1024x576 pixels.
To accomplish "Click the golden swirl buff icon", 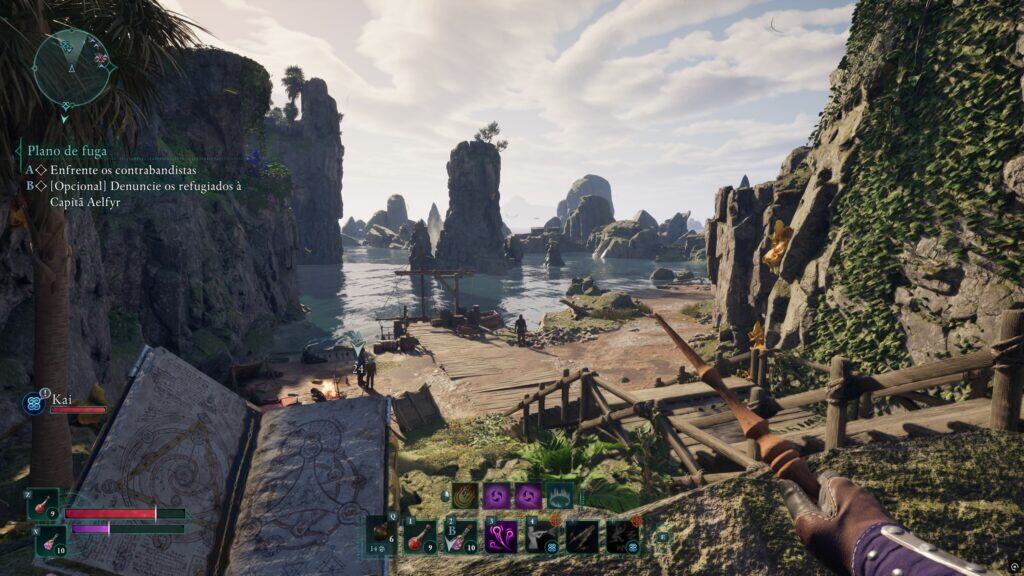I will pos(466,495).
